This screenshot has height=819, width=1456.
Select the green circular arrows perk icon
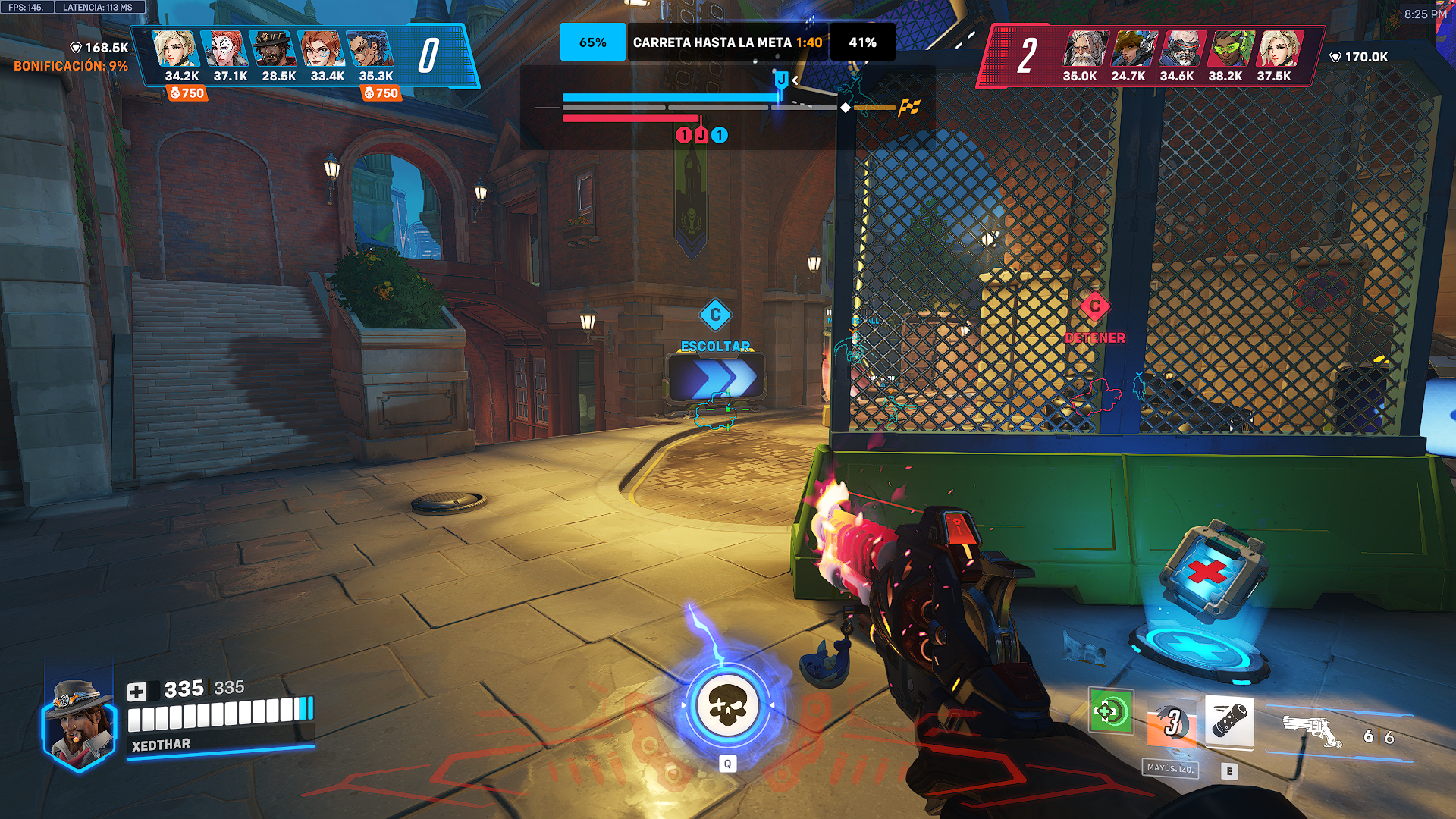1110,711
